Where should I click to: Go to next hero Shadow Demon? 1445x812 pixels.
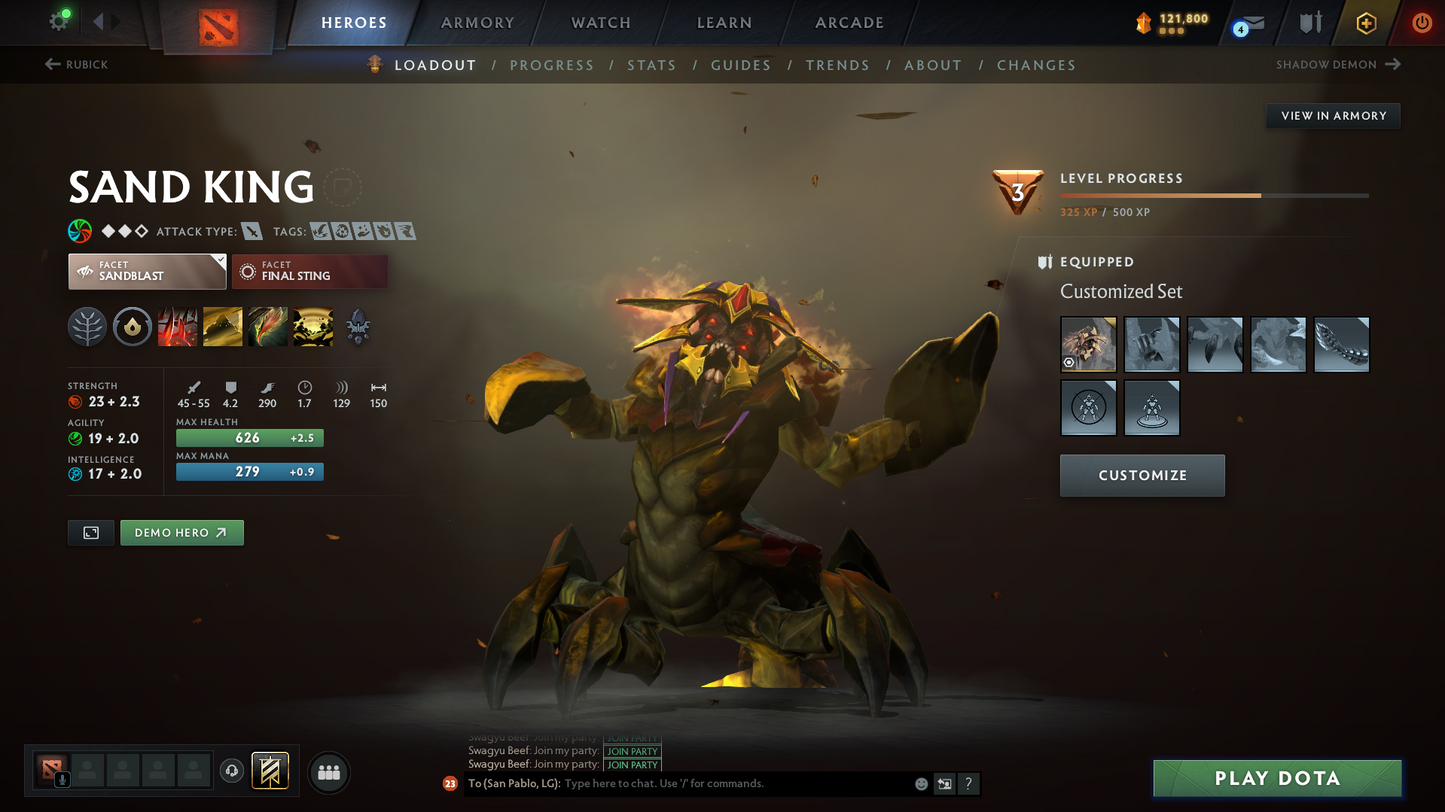tap(1338, 65)
